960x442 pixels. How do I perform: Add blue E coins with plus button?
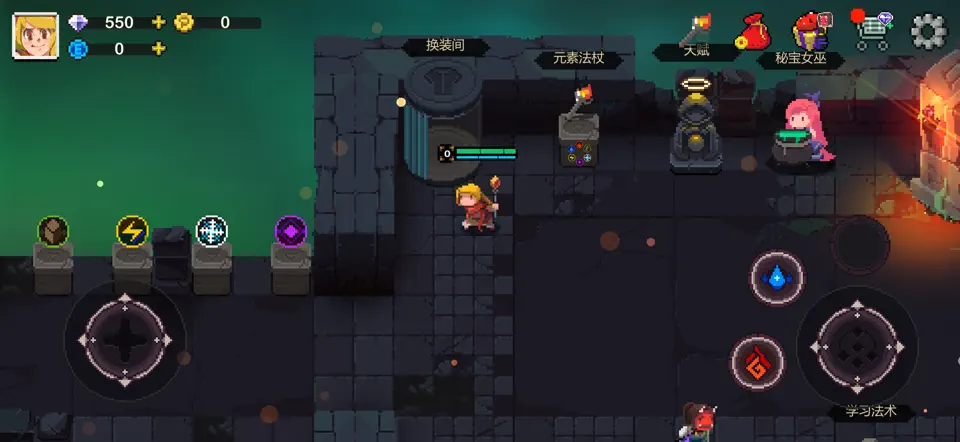[x=158, y=48]
